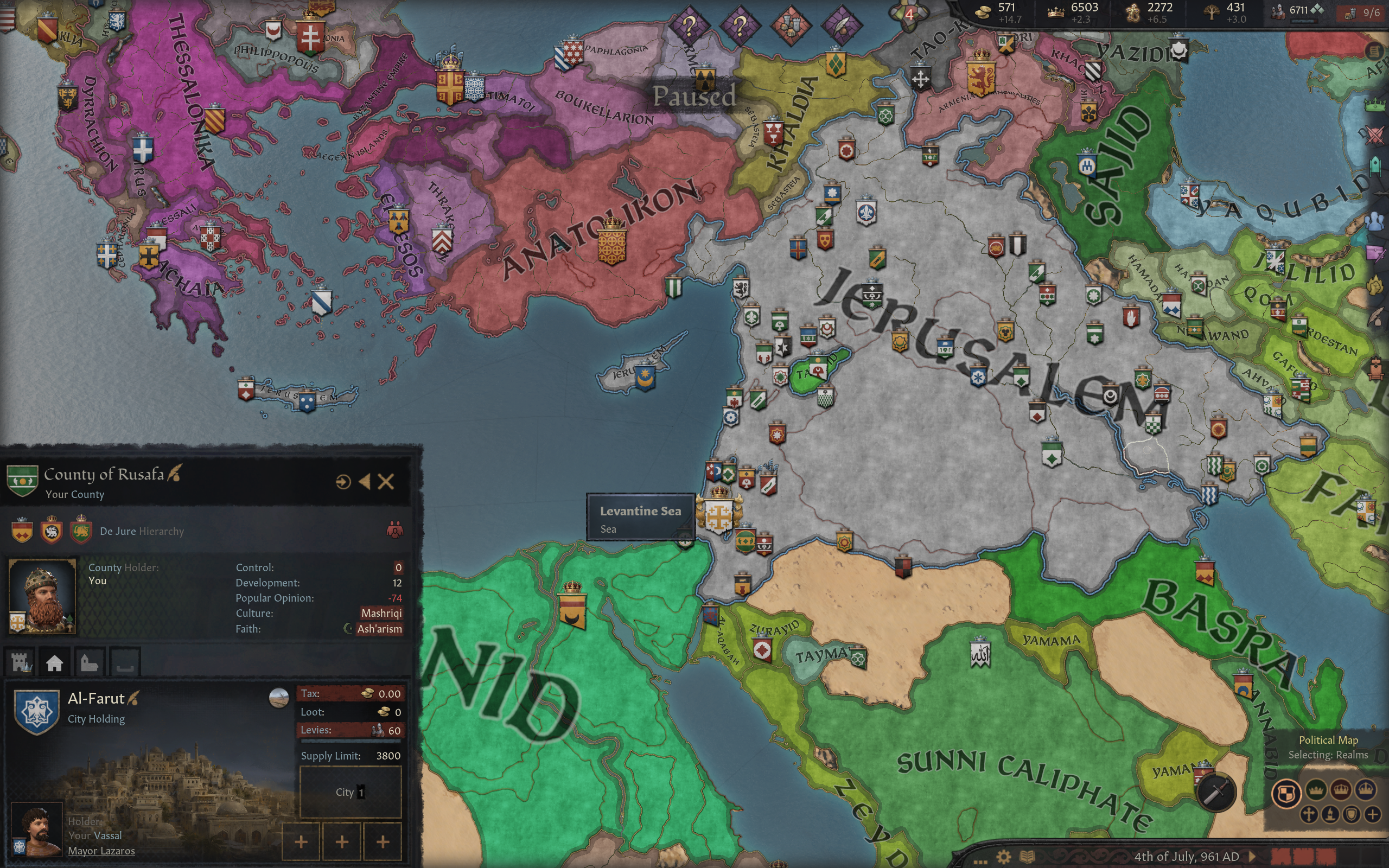Pan camera to county with circled arrow icon

343,482
